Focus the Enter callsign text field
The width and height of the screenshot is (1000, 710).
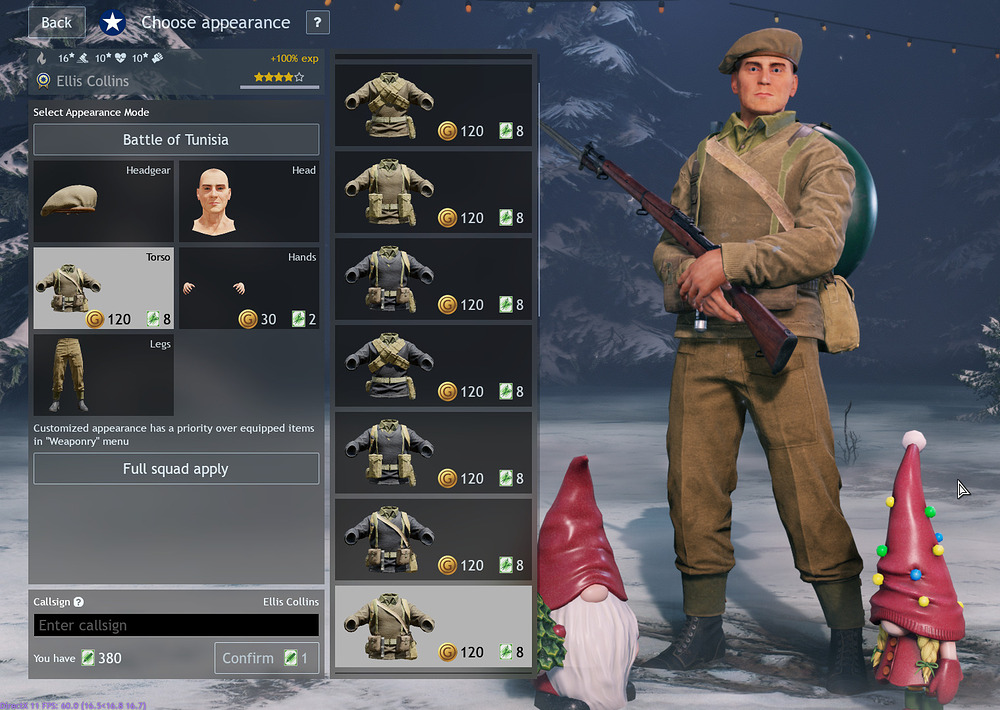pos(176,625)
